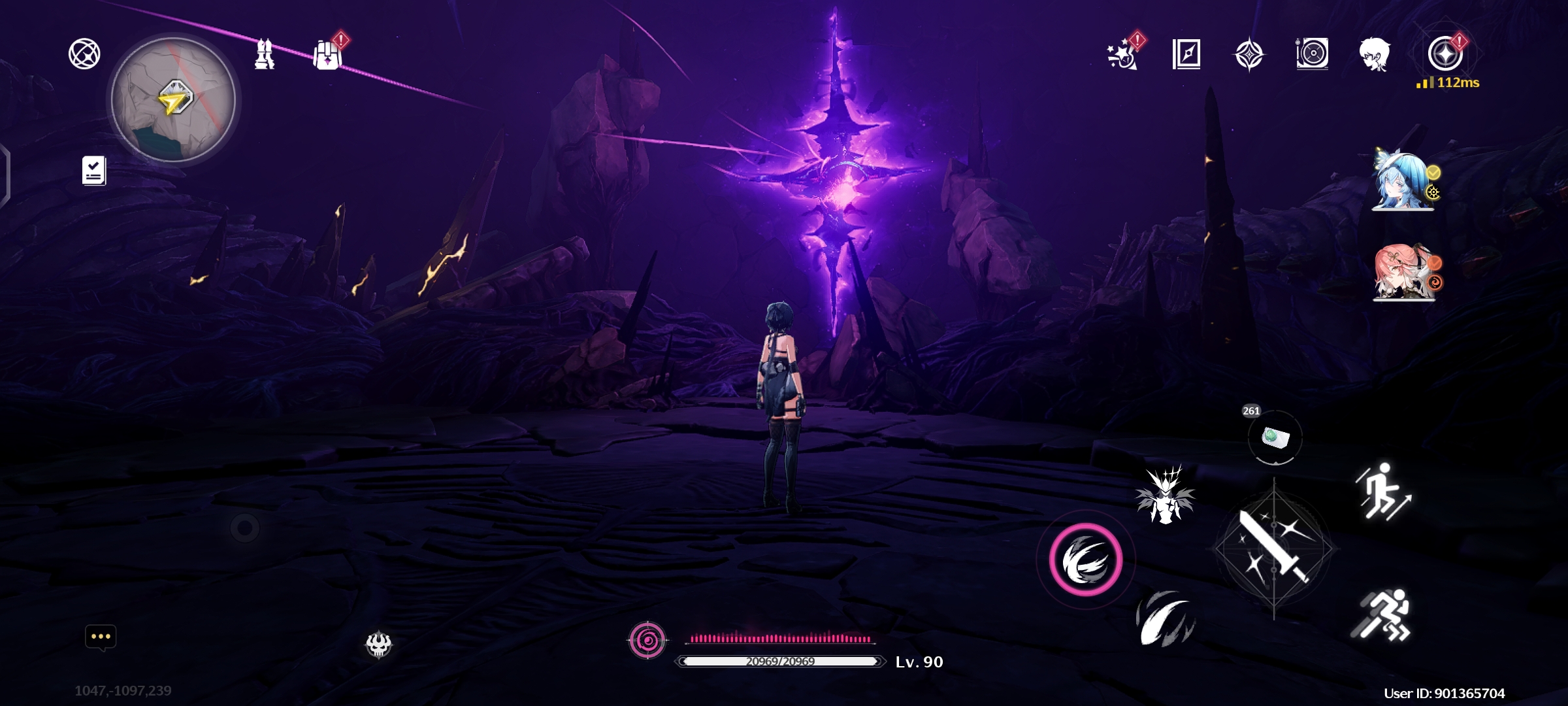
Task: Use the consumable item with 261 count
Action: pyautogui.click(x=1275, y=437)
